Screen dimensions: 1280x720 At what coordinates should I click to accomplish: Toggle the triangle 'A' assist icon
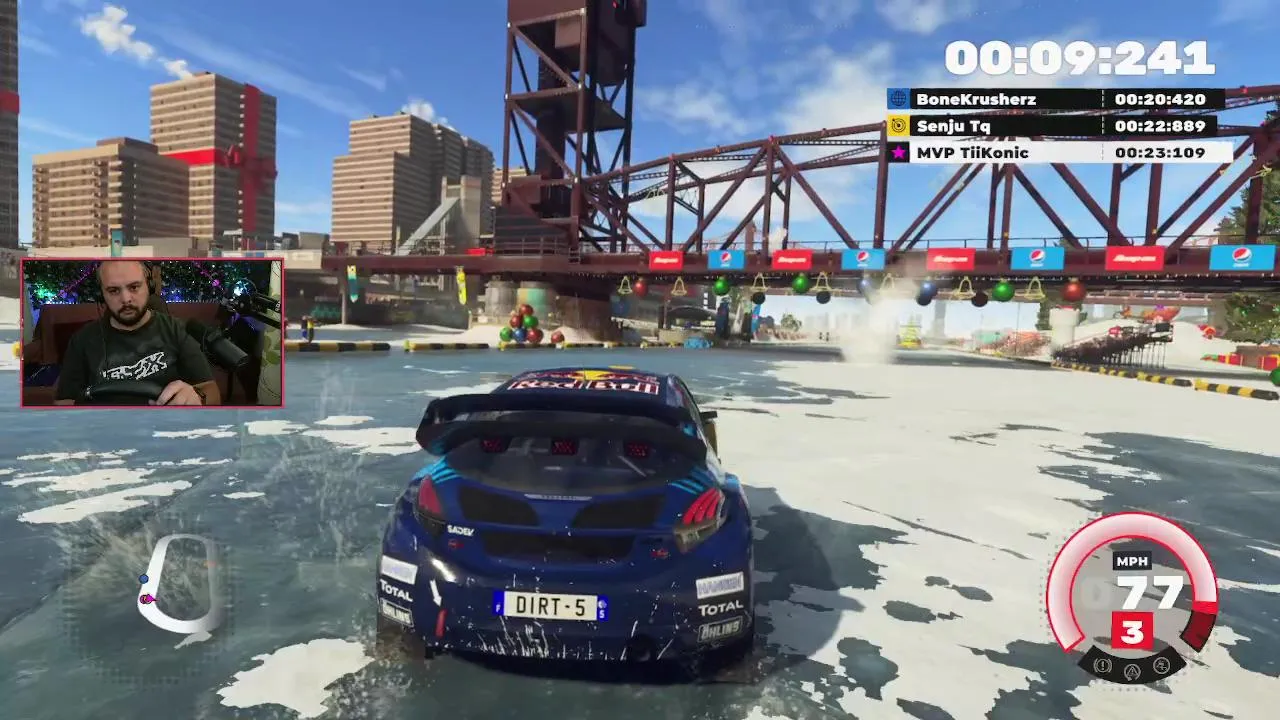[x=1132, y=670]
